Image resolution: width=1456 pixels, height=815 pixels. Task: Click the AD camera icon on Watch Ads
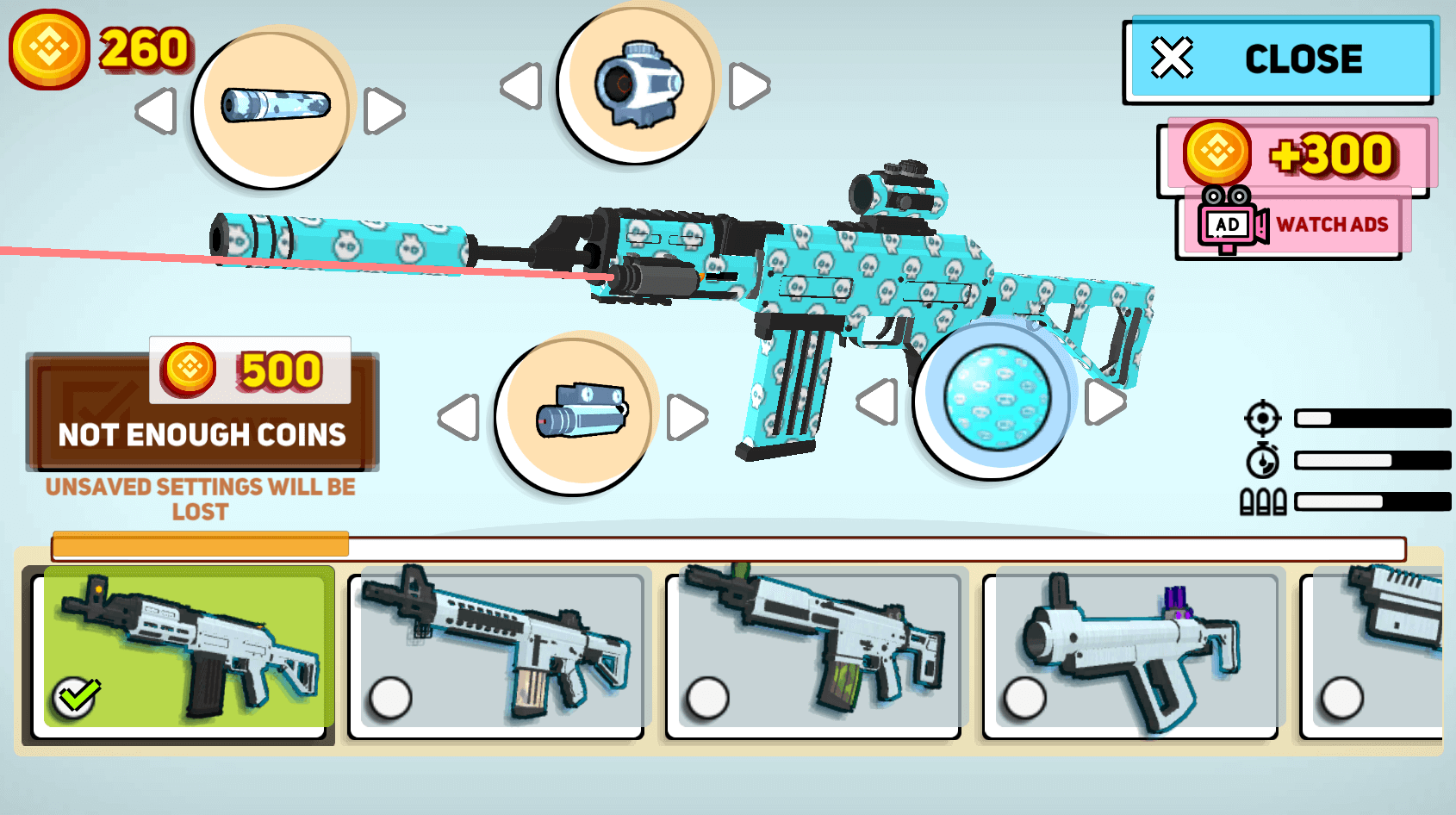click(x=1227, y=222)
